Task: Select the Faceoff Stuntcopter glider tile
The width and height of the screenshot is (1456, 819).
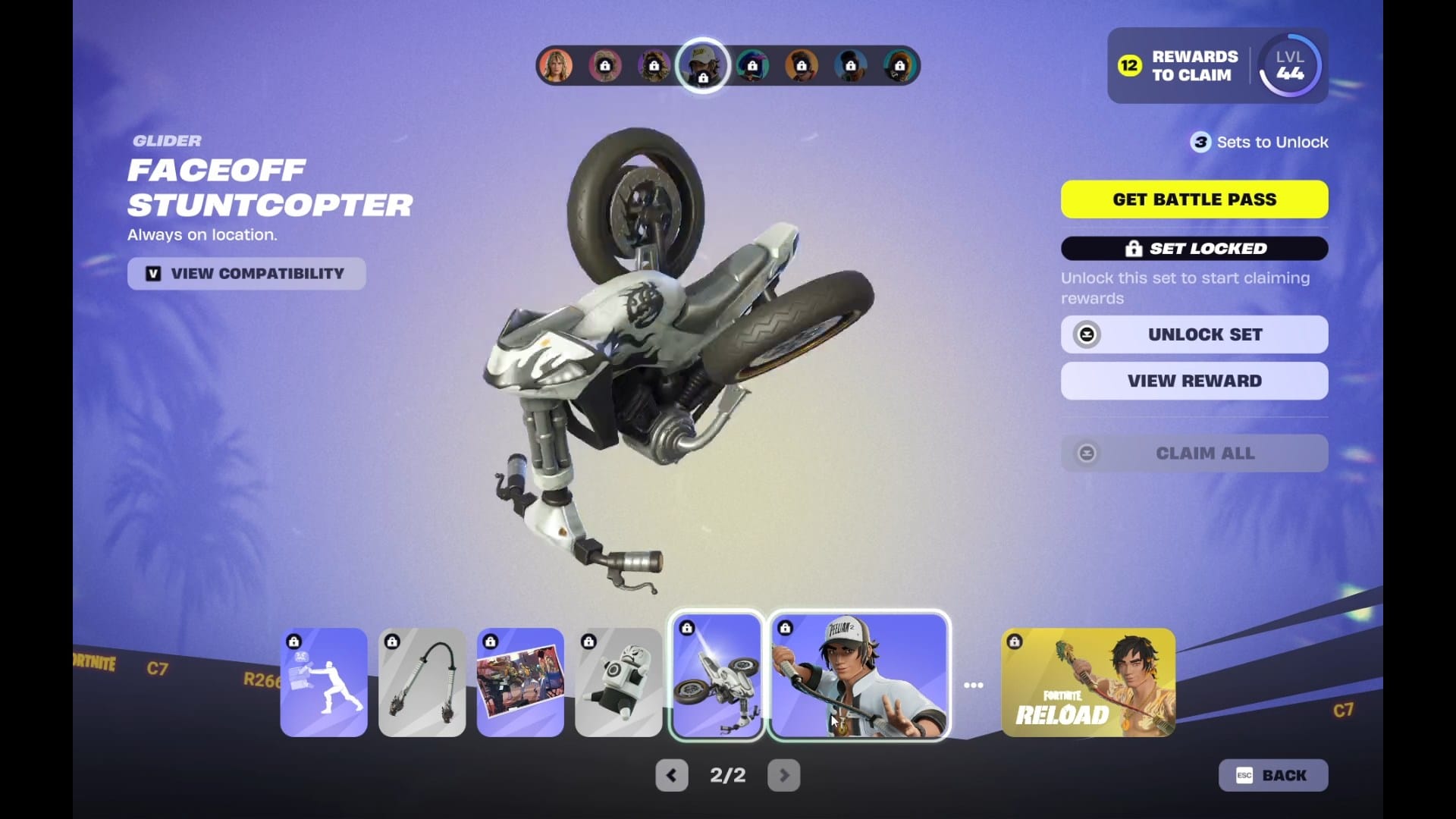Action: point(717,676)
